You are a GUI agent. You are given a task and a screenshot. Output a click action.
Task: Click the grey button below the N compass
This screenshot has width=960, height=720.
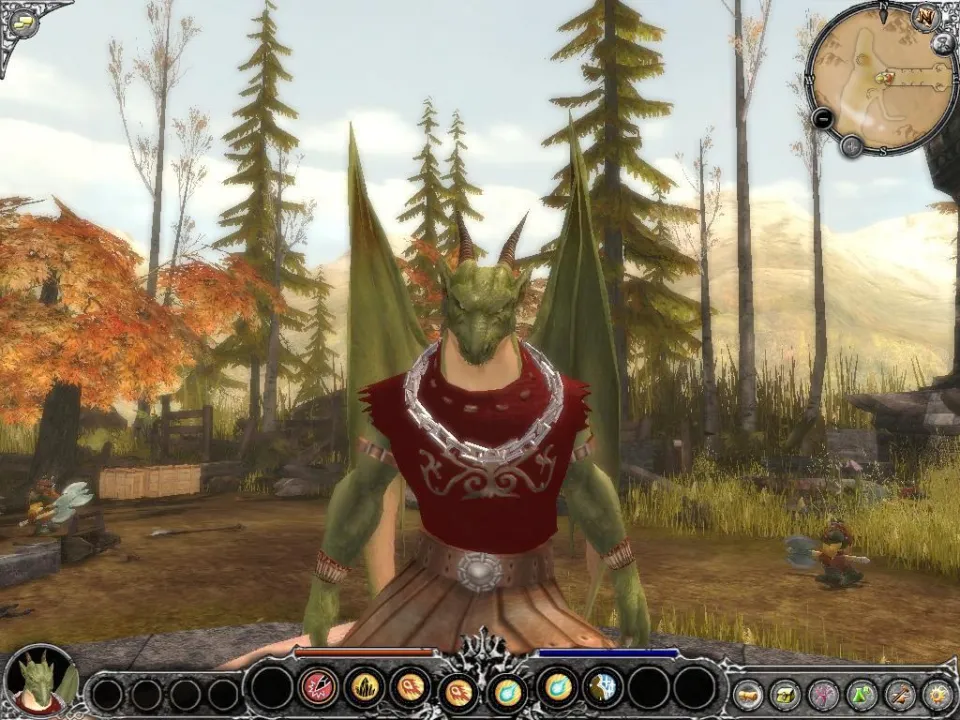pos(943,43)
